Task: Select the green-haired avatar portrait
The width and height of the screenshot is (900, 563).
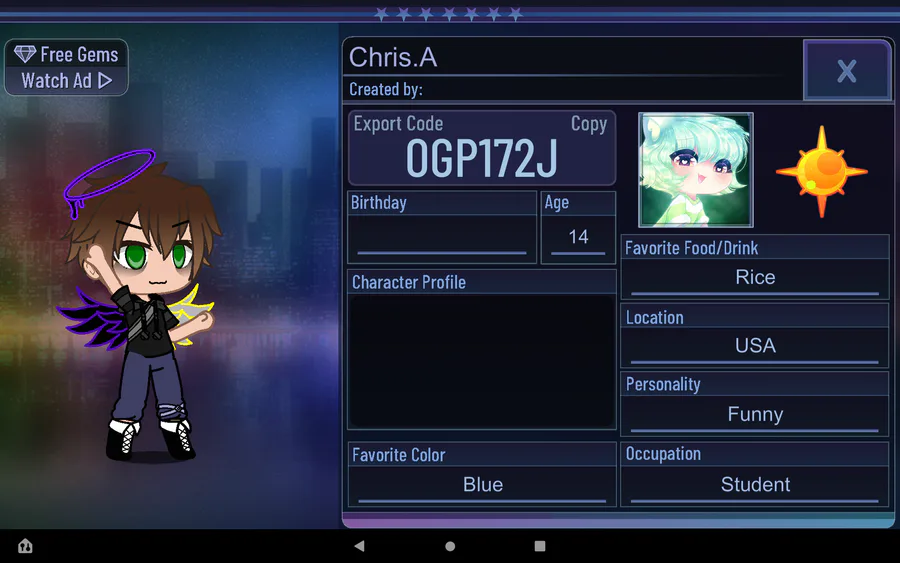Action: point(695,170)
